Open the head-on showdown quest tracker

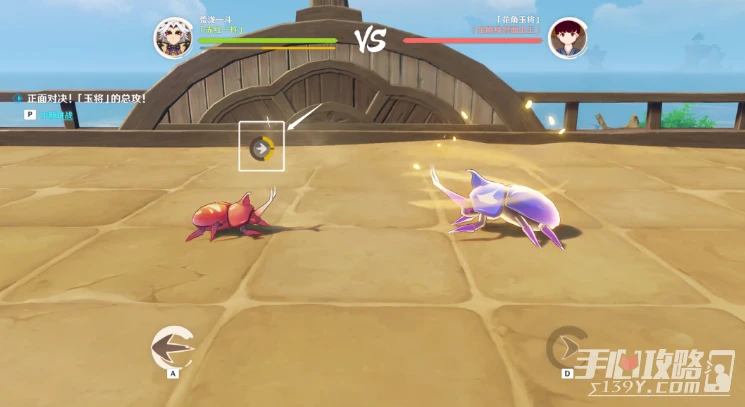82,99
